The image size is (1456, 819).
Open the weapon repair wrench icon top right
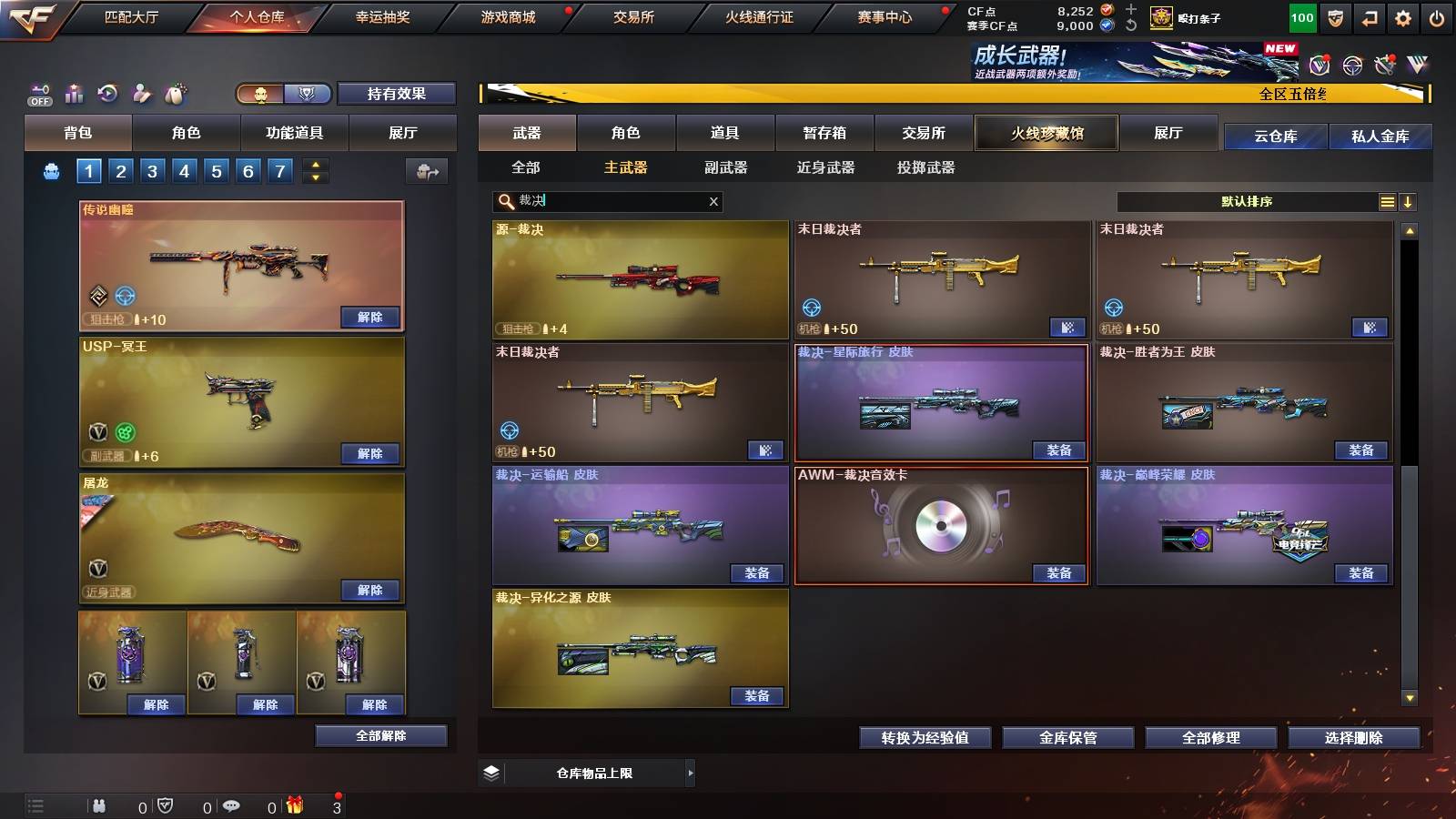(1386, 66)
